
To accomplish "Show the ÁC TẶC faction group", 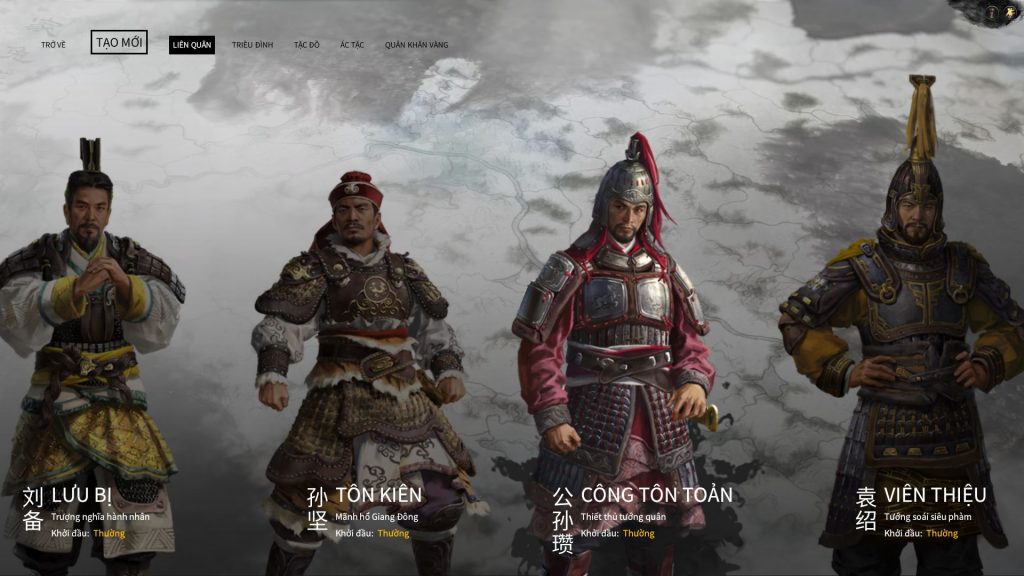I will point(352,45).
